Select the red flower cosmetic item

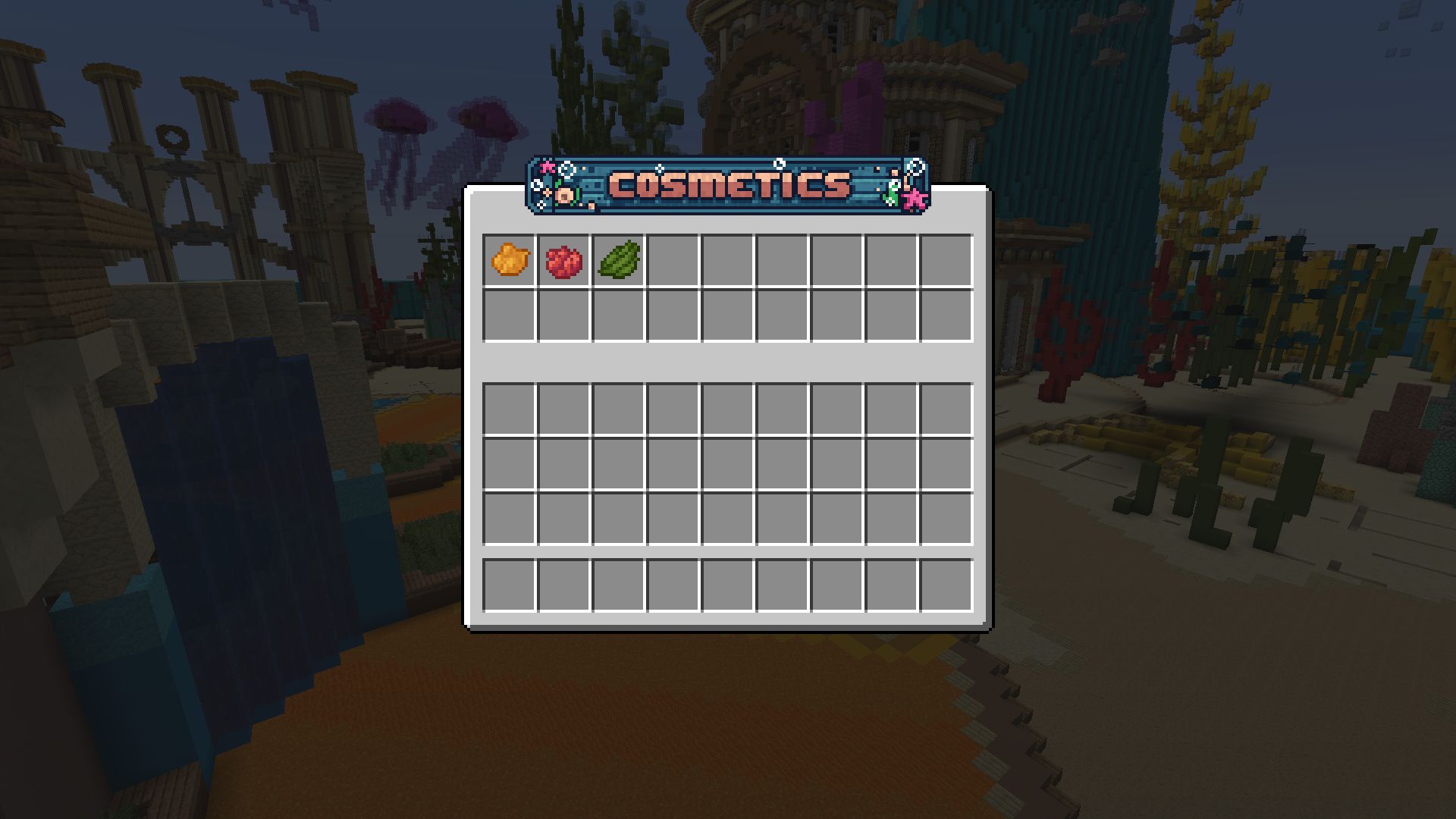[x=563, y=260]
